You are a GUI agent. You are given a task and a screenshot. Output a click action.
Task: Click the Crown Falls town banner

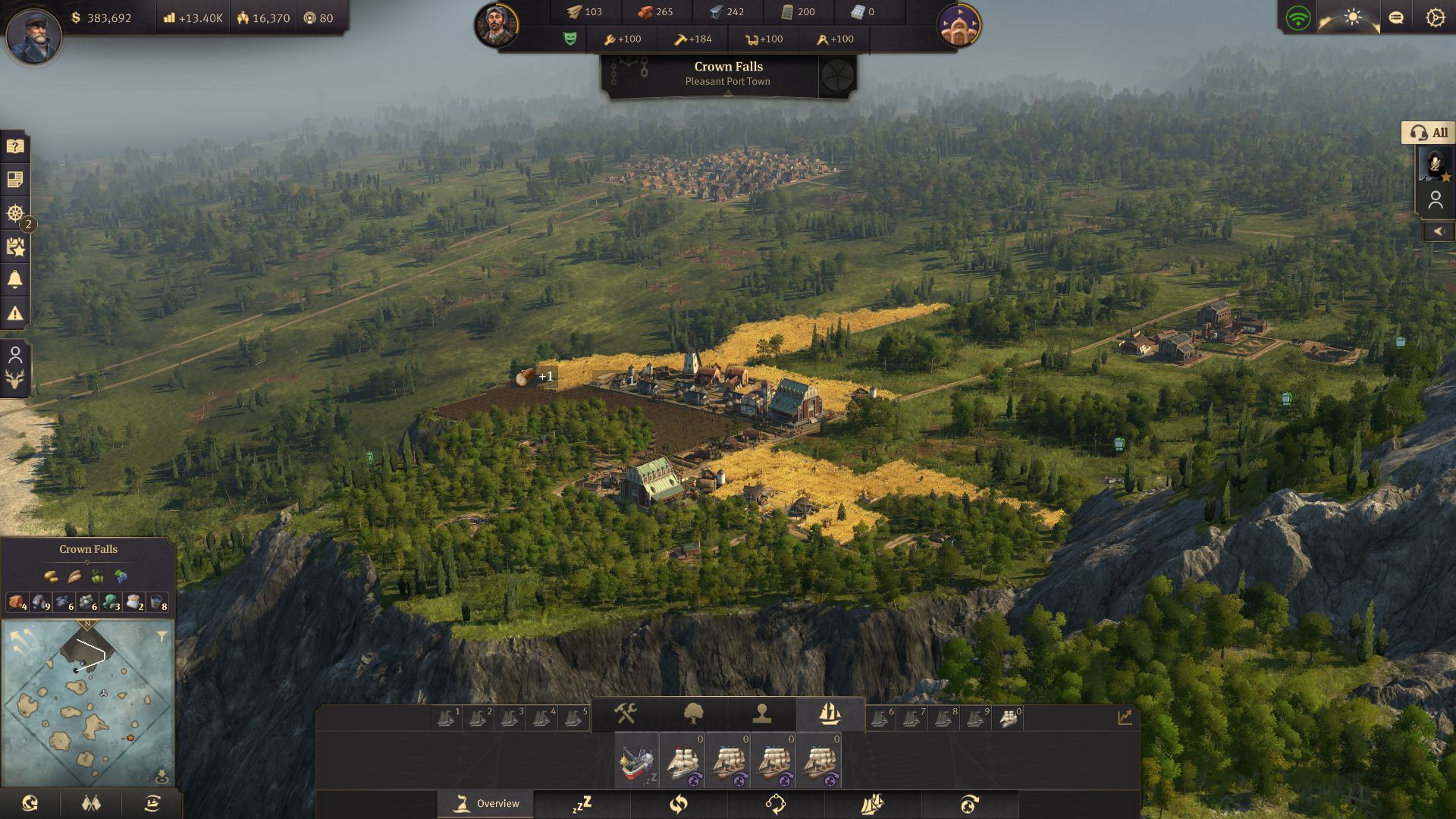726,72
